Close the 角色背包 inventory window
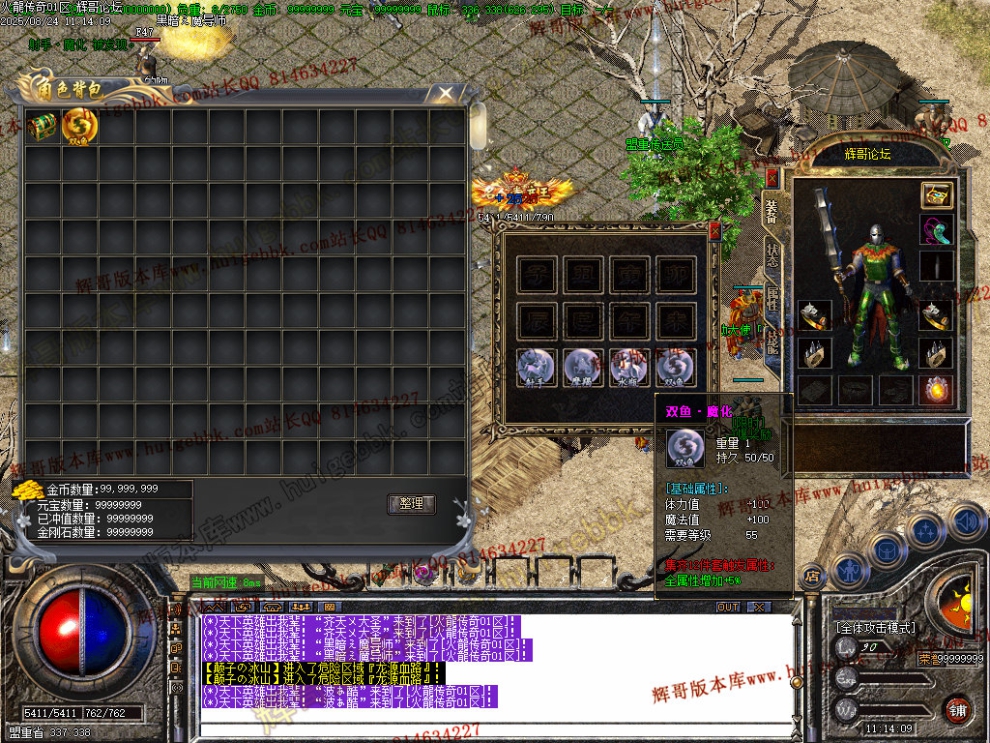Viewport: 990px width, 743px height. point(441,95)
